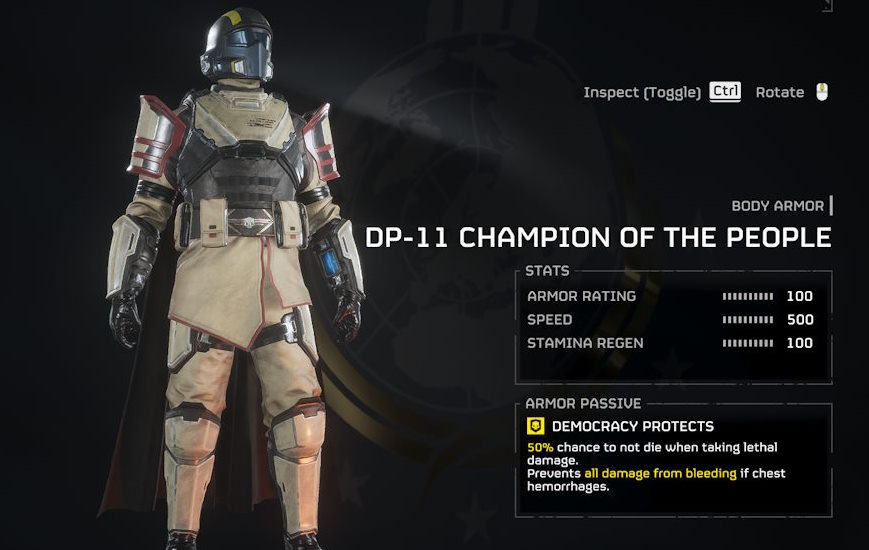Viewport: 869px width, 550px height.
Task: Select the Democracy Protects passive shield icon
Action: point(536,426)
